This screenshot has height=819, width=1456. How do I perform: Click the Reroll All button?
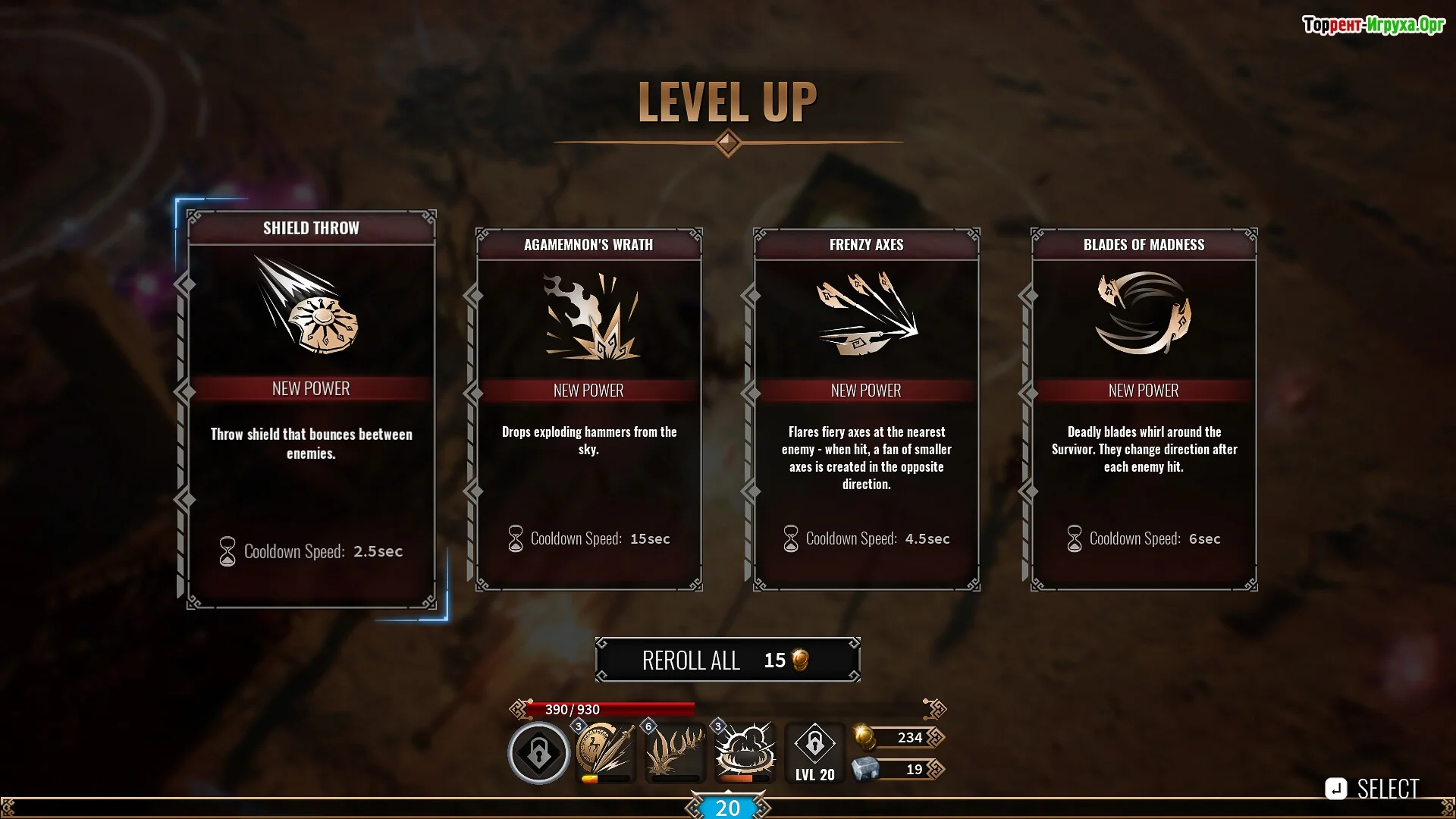727,660
